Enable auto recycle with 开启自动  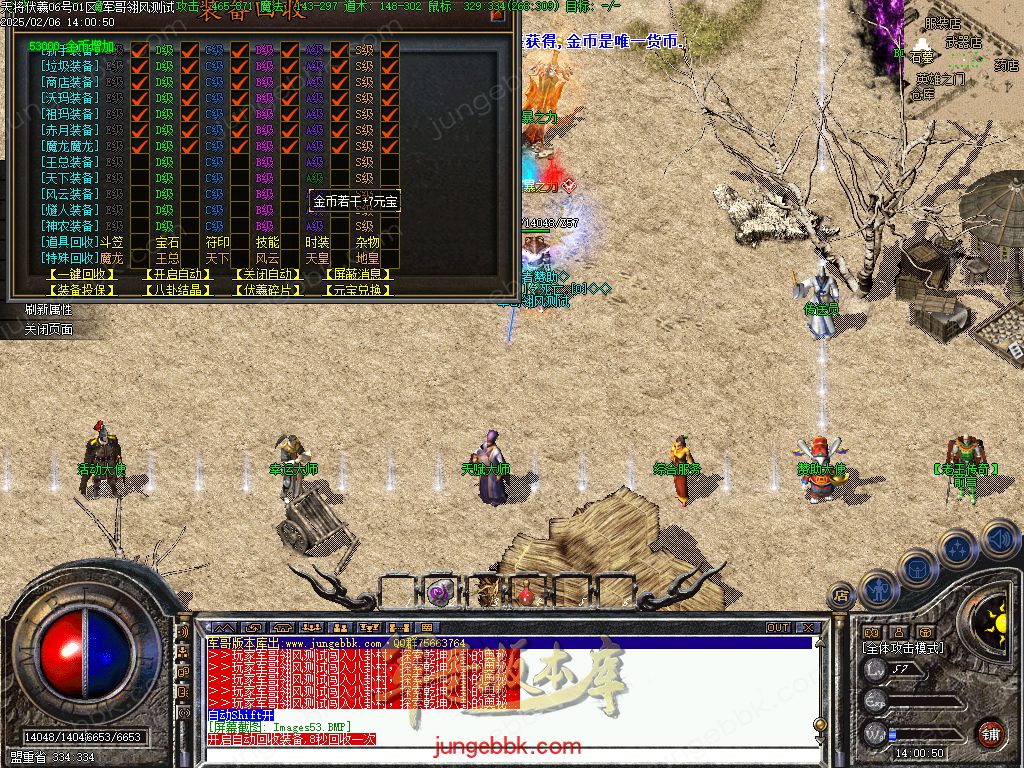tap(177, 274)
